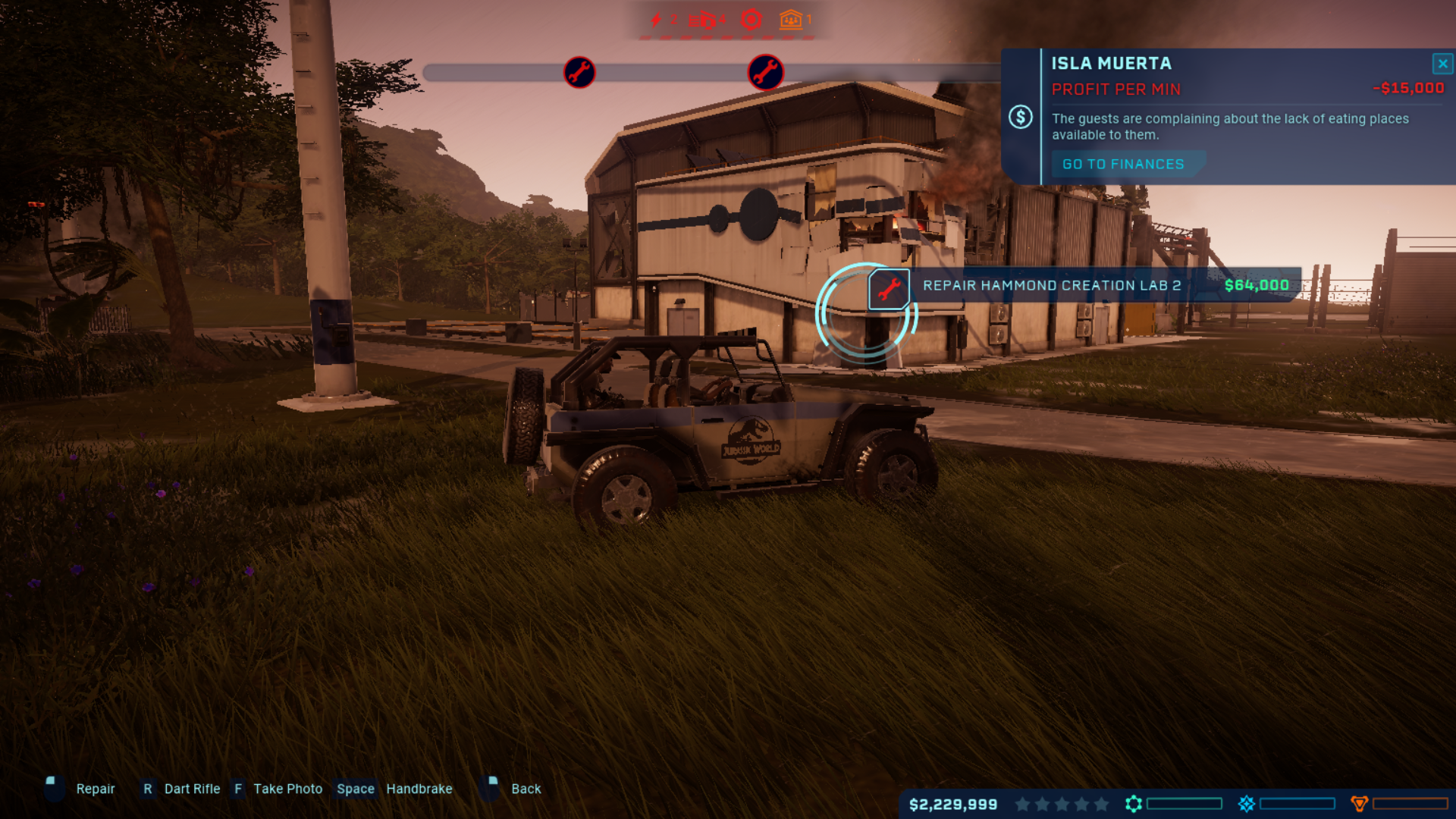Close the Isla Muerta notification panel
The height and width of the screenshot is (819, 1456).
(1442, 64)
